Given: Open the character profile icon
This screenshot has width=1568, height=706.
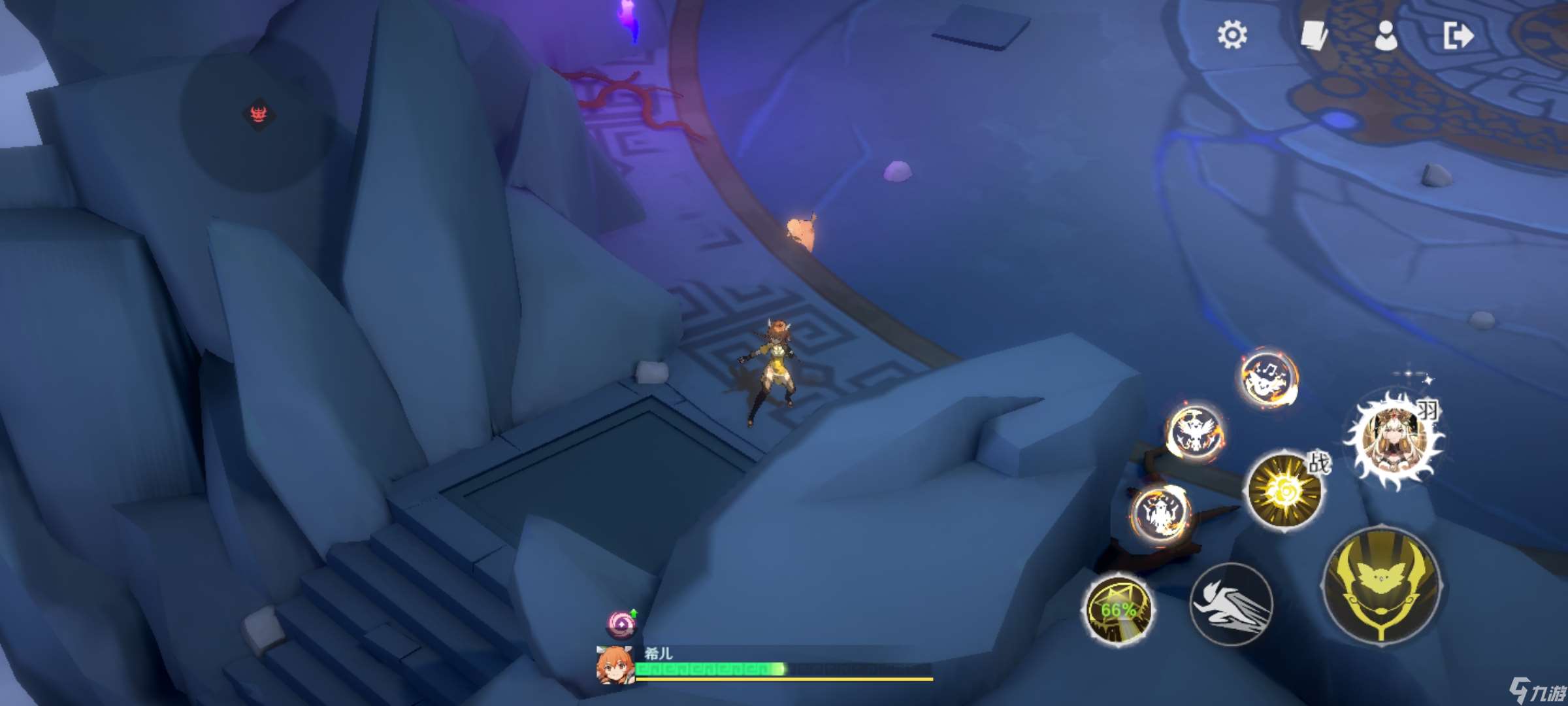Looking at the screenshot, I should point(1385,35).
